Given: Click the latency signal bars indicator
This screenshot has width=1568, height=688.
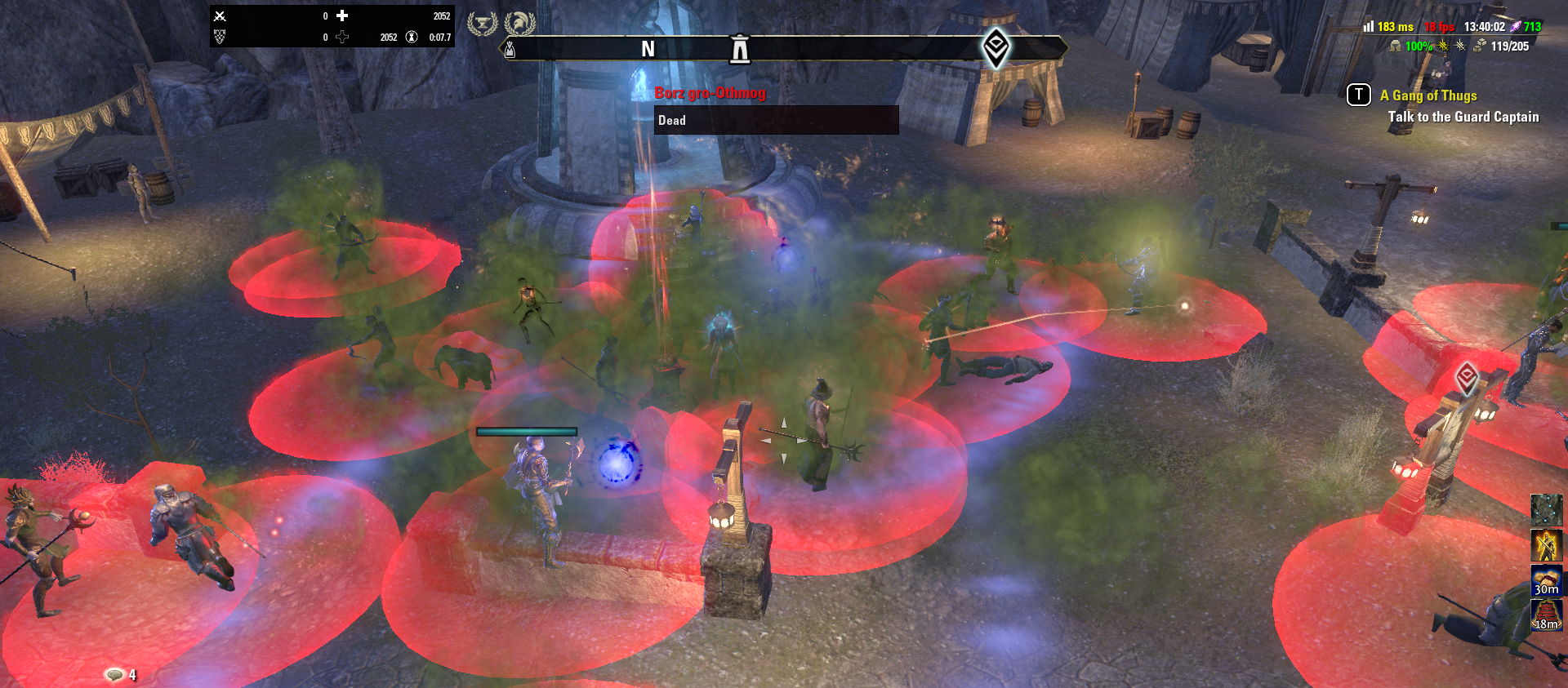Looking at the screenshot, I should 1369,27.
